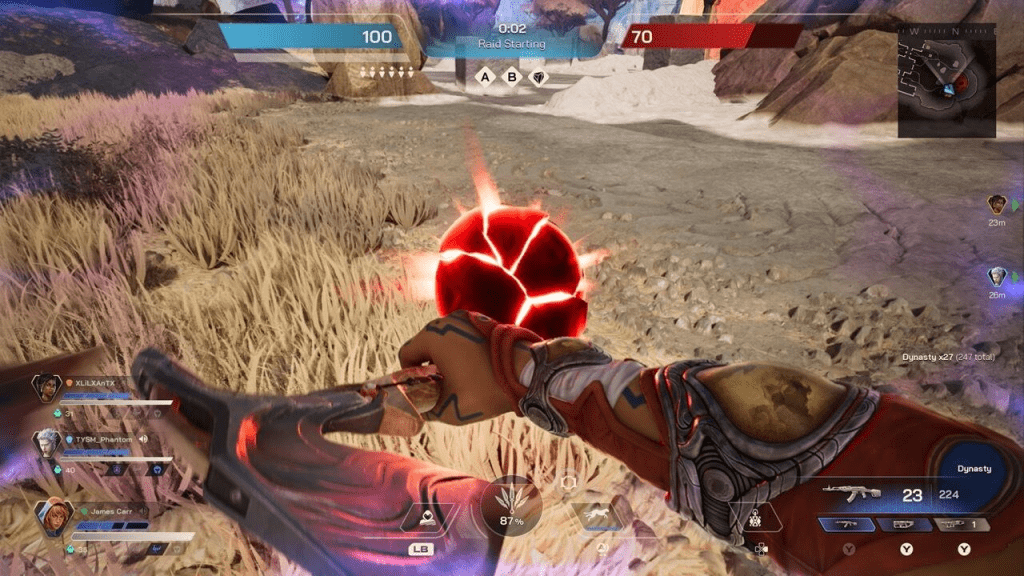Image resolution: width=1024 pixels, height=576 pixels.
Task: Activate the ultimate ability at 87%
Action: point(511,505)
